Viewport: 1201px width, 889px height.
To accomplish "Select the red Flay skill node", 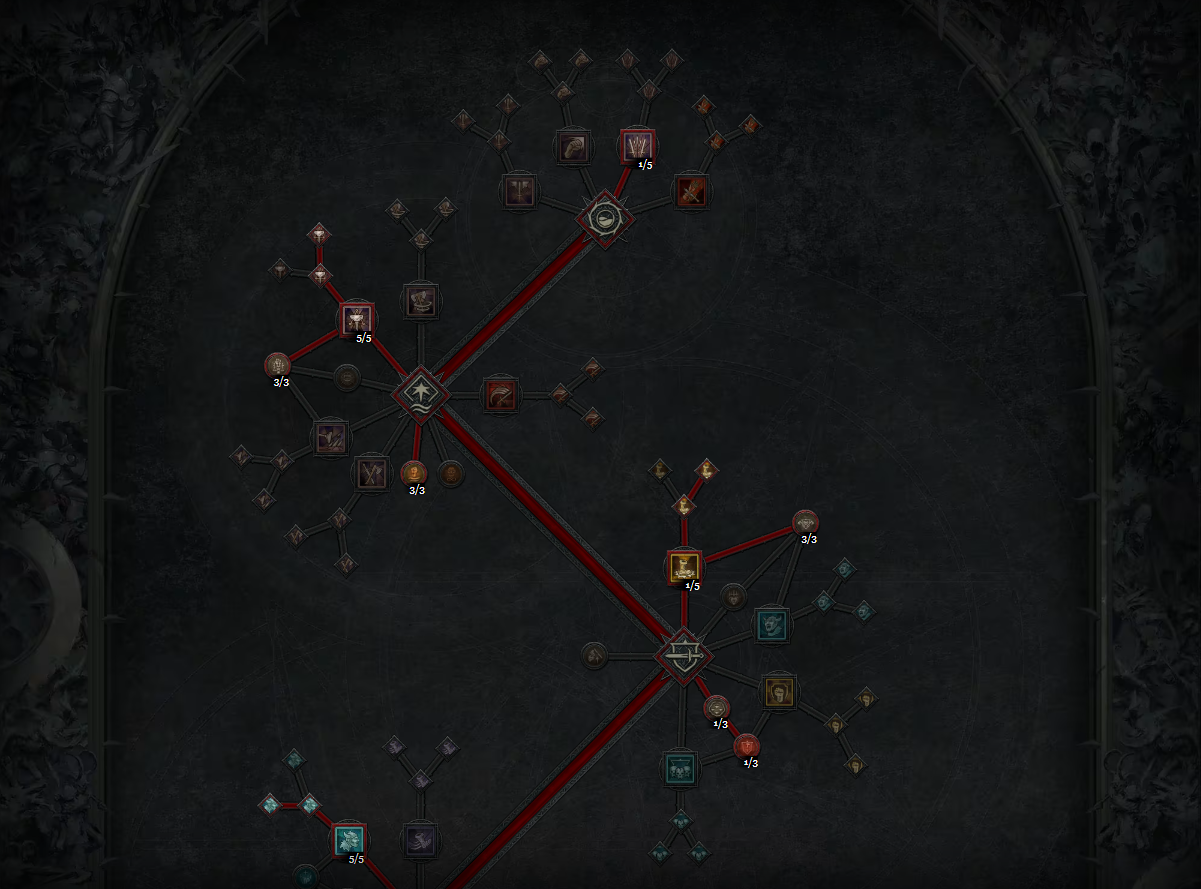I will [x=691, y=191].
